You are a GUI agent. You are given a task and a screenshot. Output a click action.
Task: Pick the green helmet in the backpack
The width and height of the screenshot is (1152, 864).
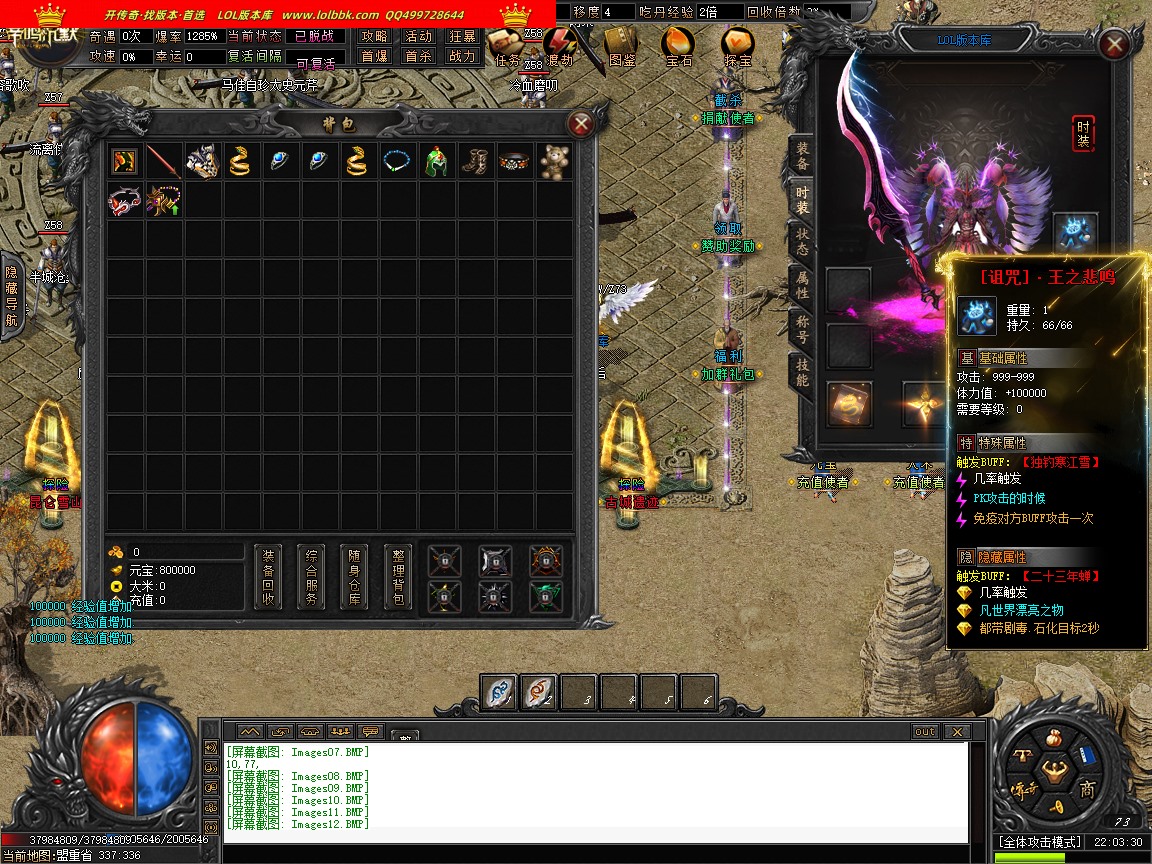pos(436,161)
